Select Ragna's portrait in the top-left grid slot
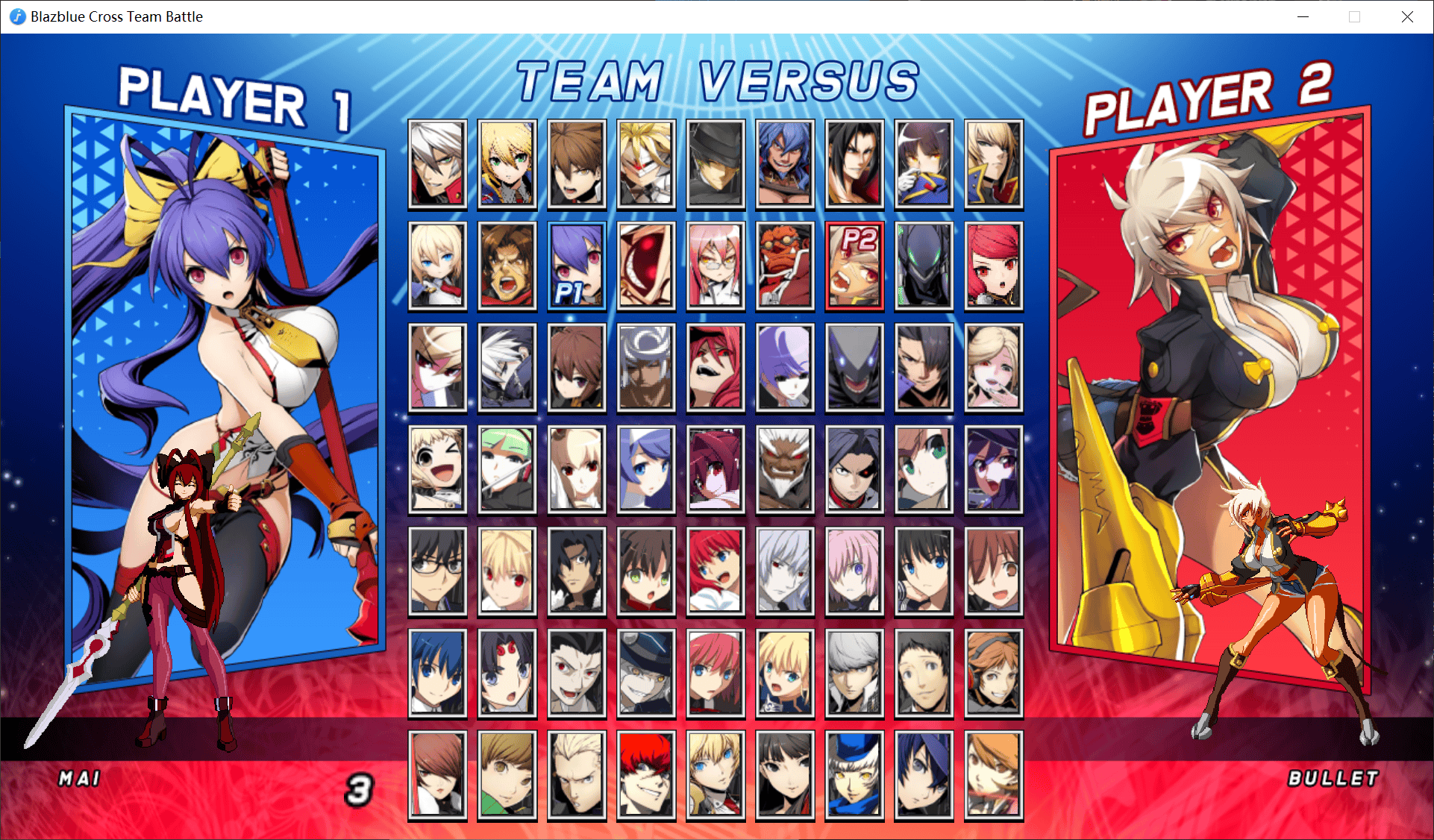Image resolution: width=1434 pixels, height=840 pixels. 437,163
